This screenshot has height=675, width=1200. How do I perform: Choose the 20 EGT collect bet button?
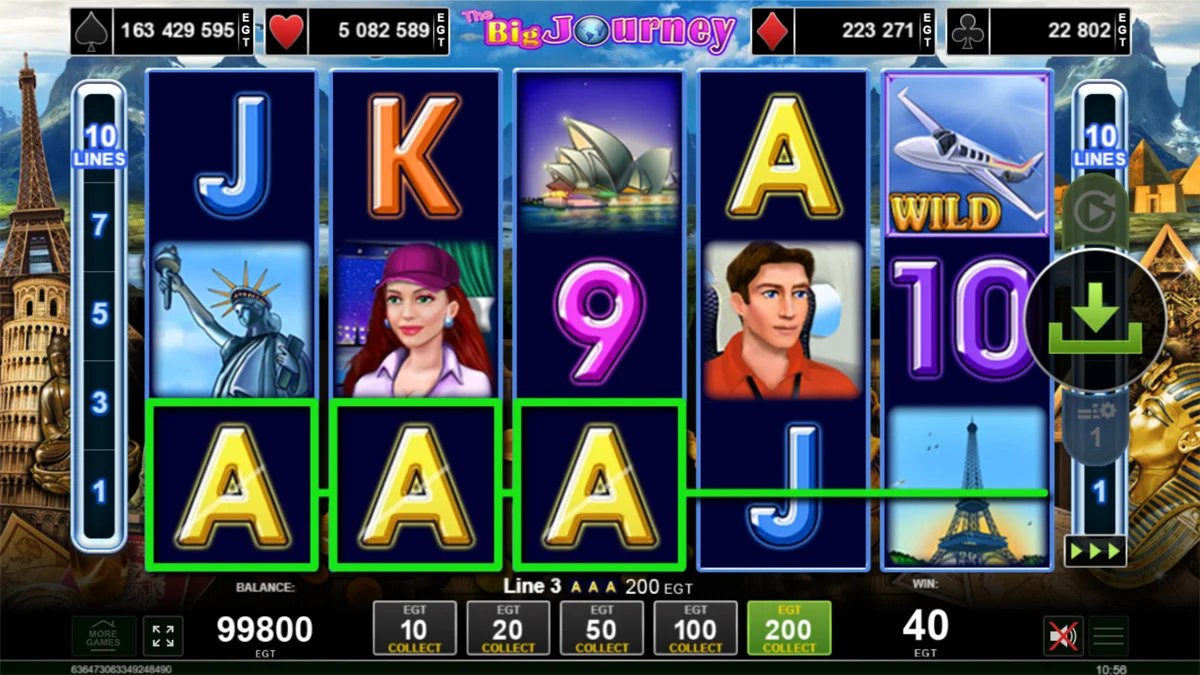(508, 629)
